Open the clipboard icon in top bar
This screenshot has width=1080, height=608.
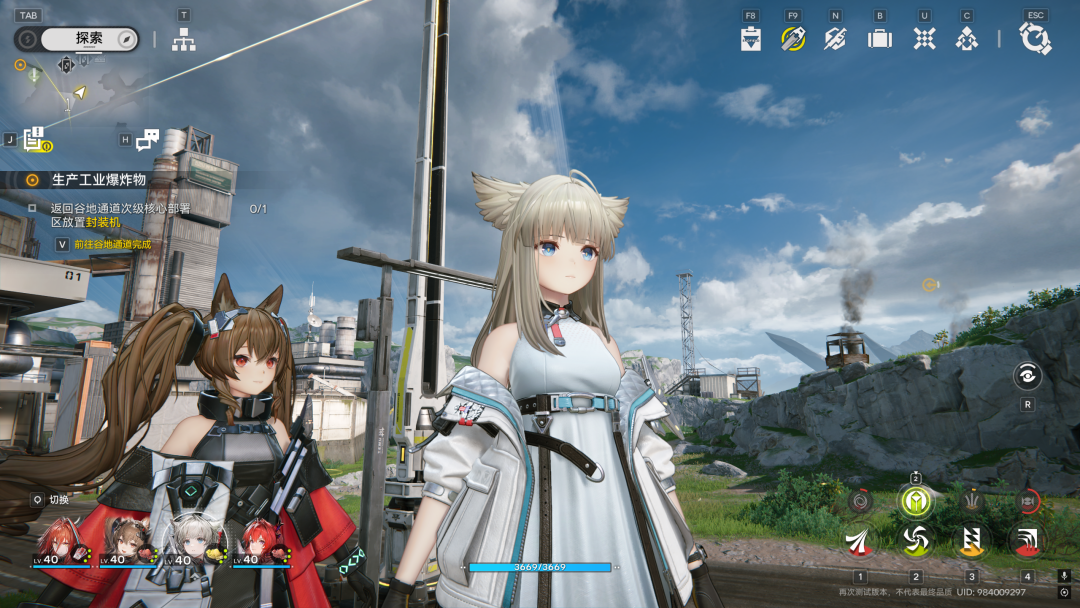(751, 39)
